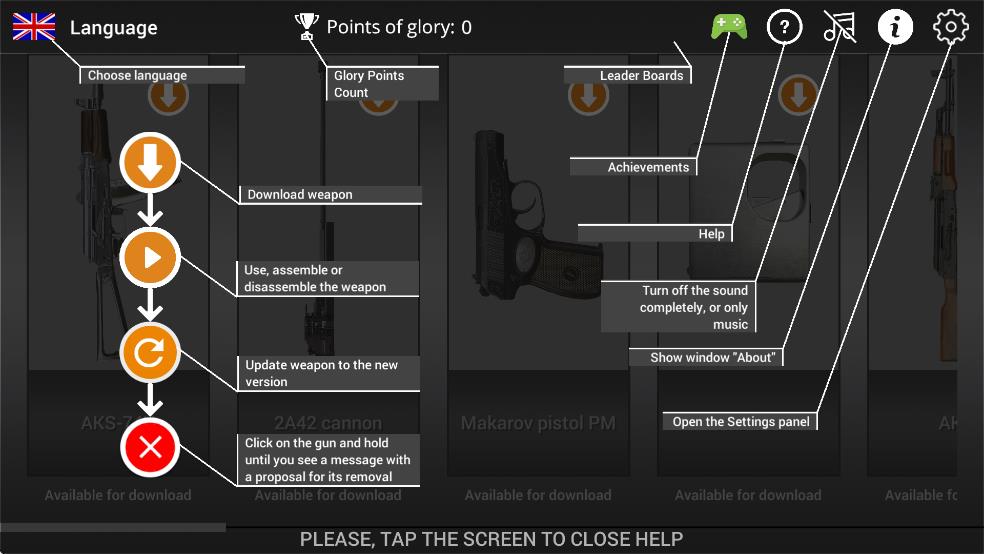Open the green gamepad achievements icon

pos(729,27)
